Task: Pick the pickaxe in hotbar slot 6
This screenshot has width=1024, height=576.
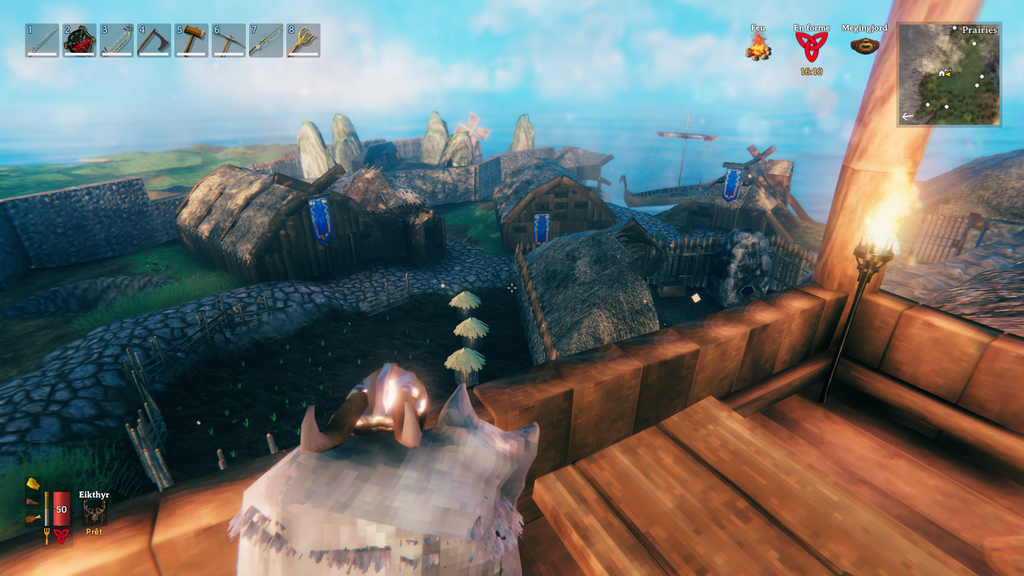Action: (229, 40)
